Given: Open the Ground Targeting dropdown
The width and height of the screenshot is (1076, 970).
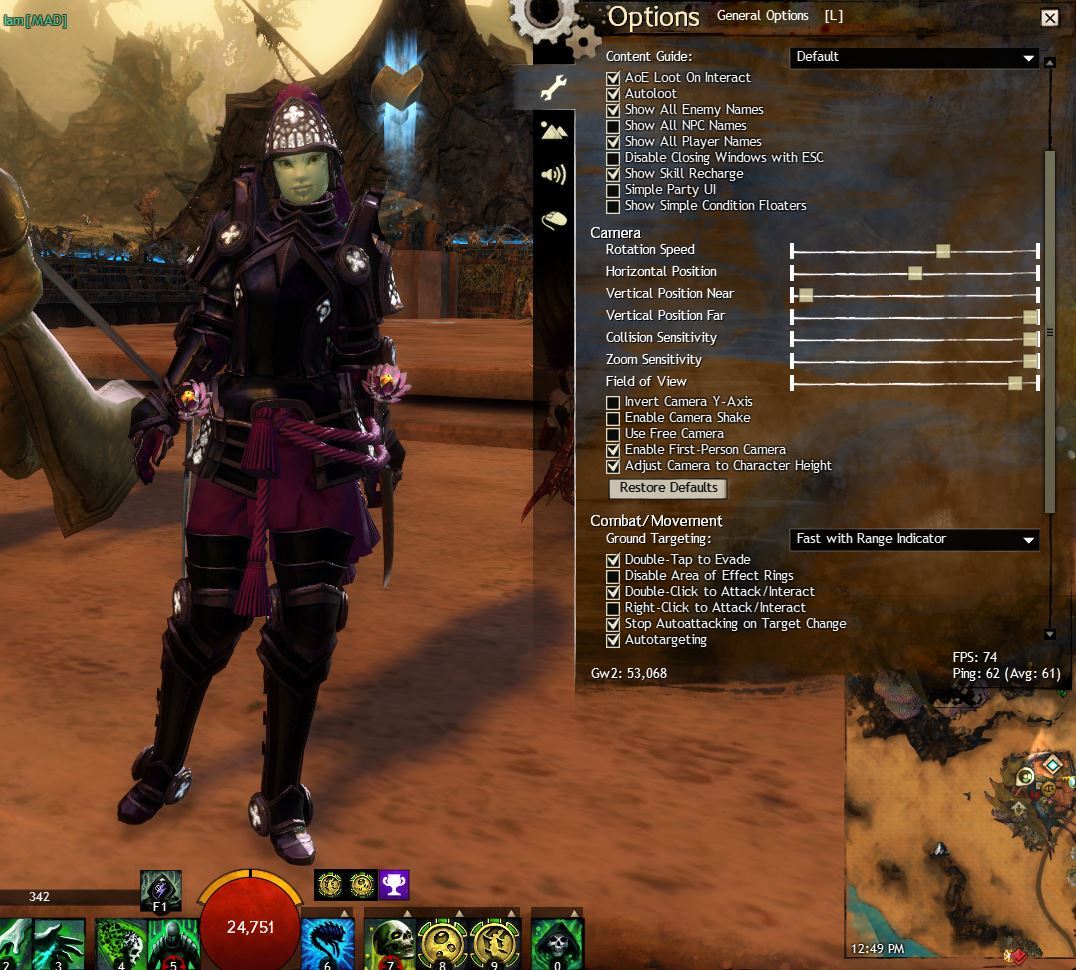Looking at the screenshot, I should tap(914, 539).
